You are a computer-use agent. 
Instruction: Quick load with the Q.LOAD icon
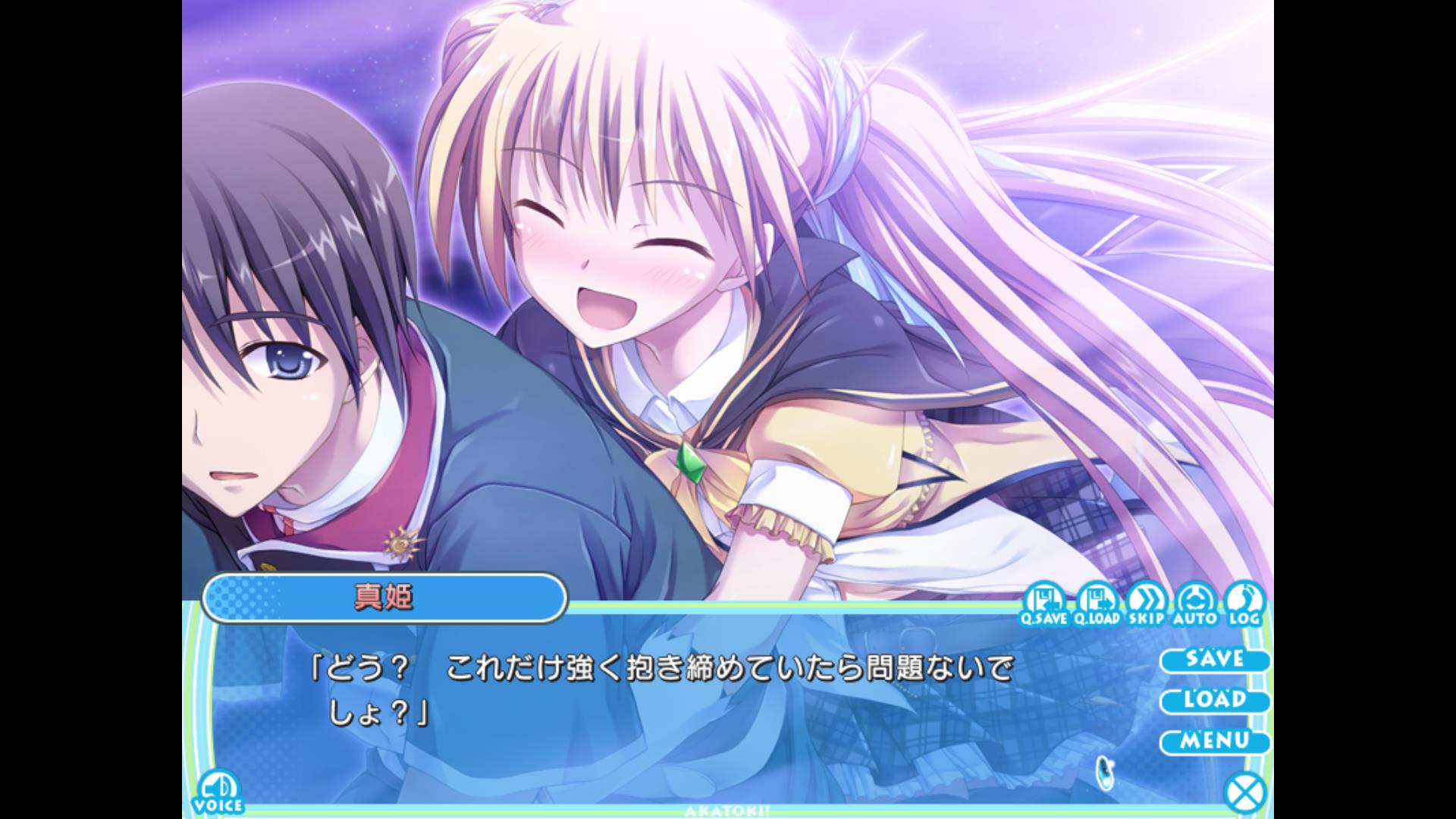(1097, 604)
